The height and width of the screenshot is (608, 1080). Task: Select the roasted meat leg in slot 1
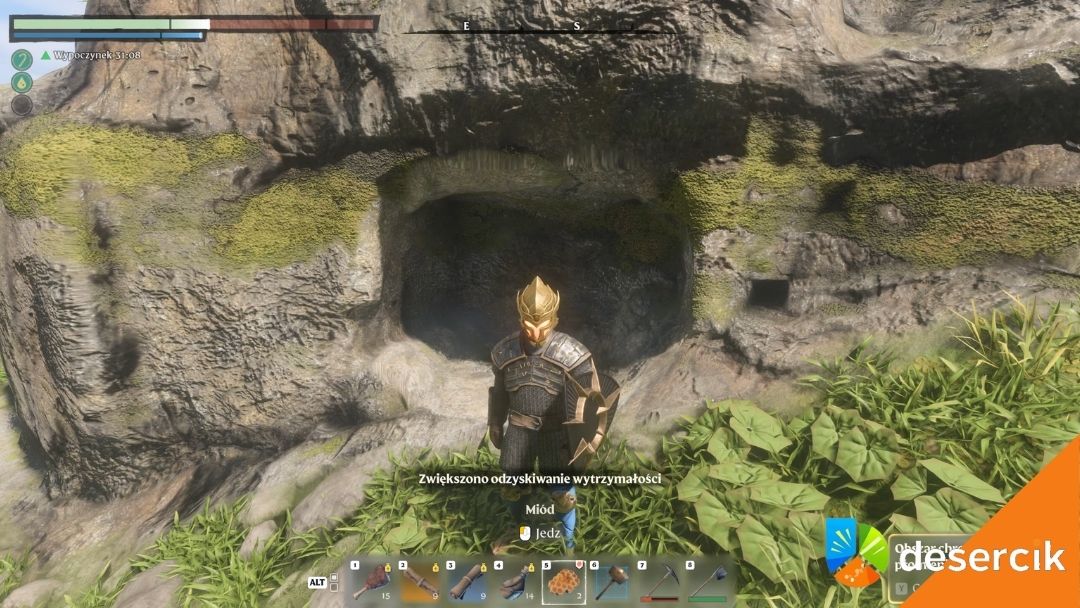pyautogui.click(x=371, y=583)
